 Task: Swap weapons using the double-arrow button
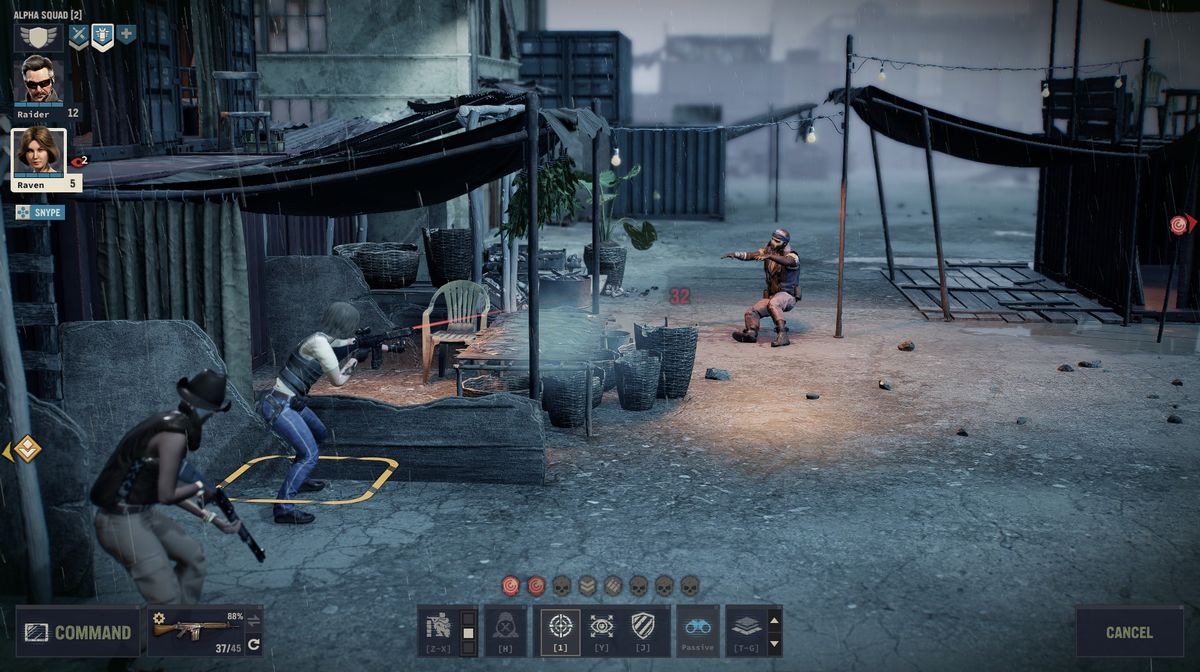(x=254, y=620)
